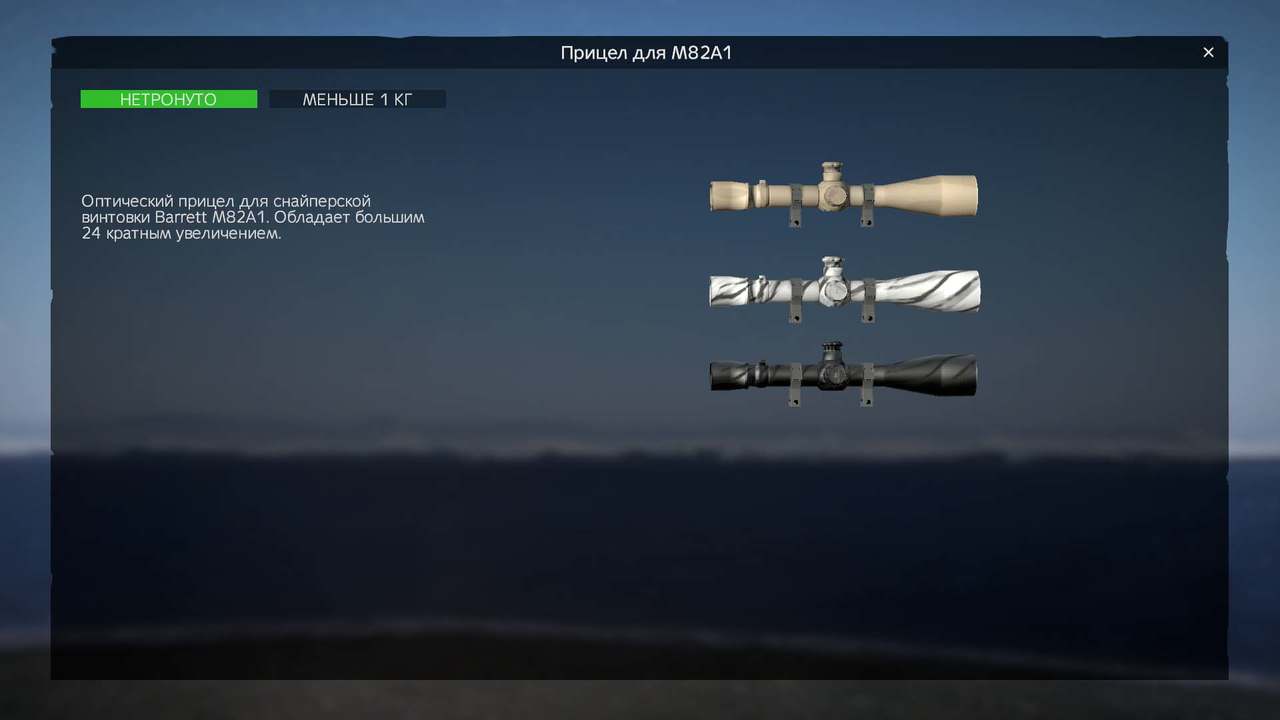Pick the black scope variant
The width and height of the screenshot is (1280, 720).
point(843,375)
